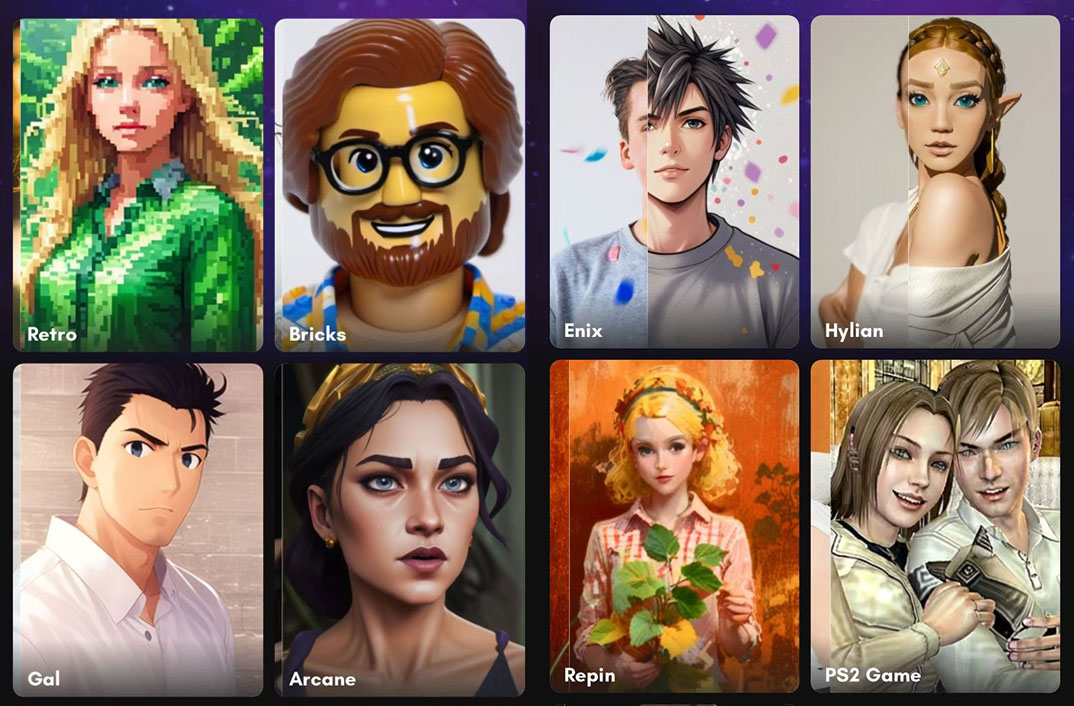This screenshot has width=1074, height=706.
Task: Choose the Gal style thumbnail
Action: [x=138, y=529]
